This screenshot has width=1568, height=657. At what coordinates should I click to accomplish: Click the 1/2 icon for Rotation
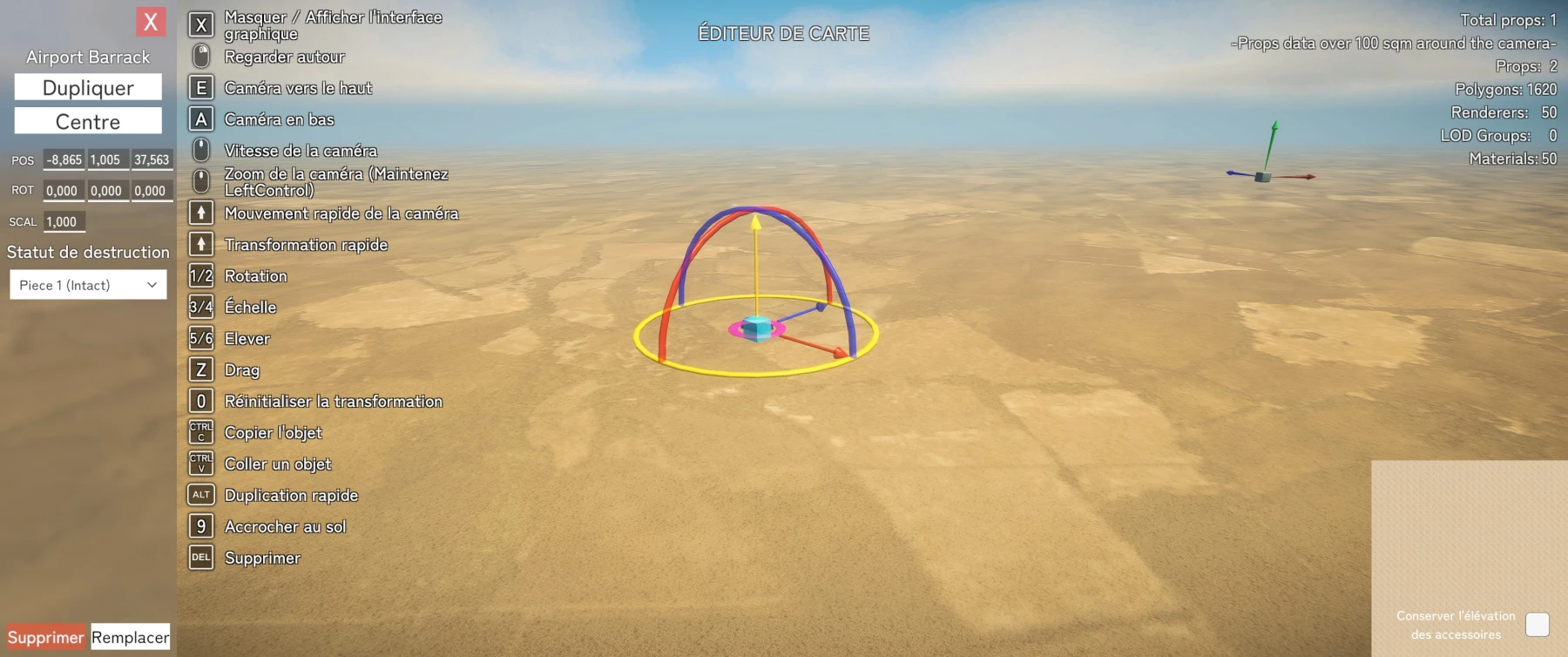click(200, 275)
